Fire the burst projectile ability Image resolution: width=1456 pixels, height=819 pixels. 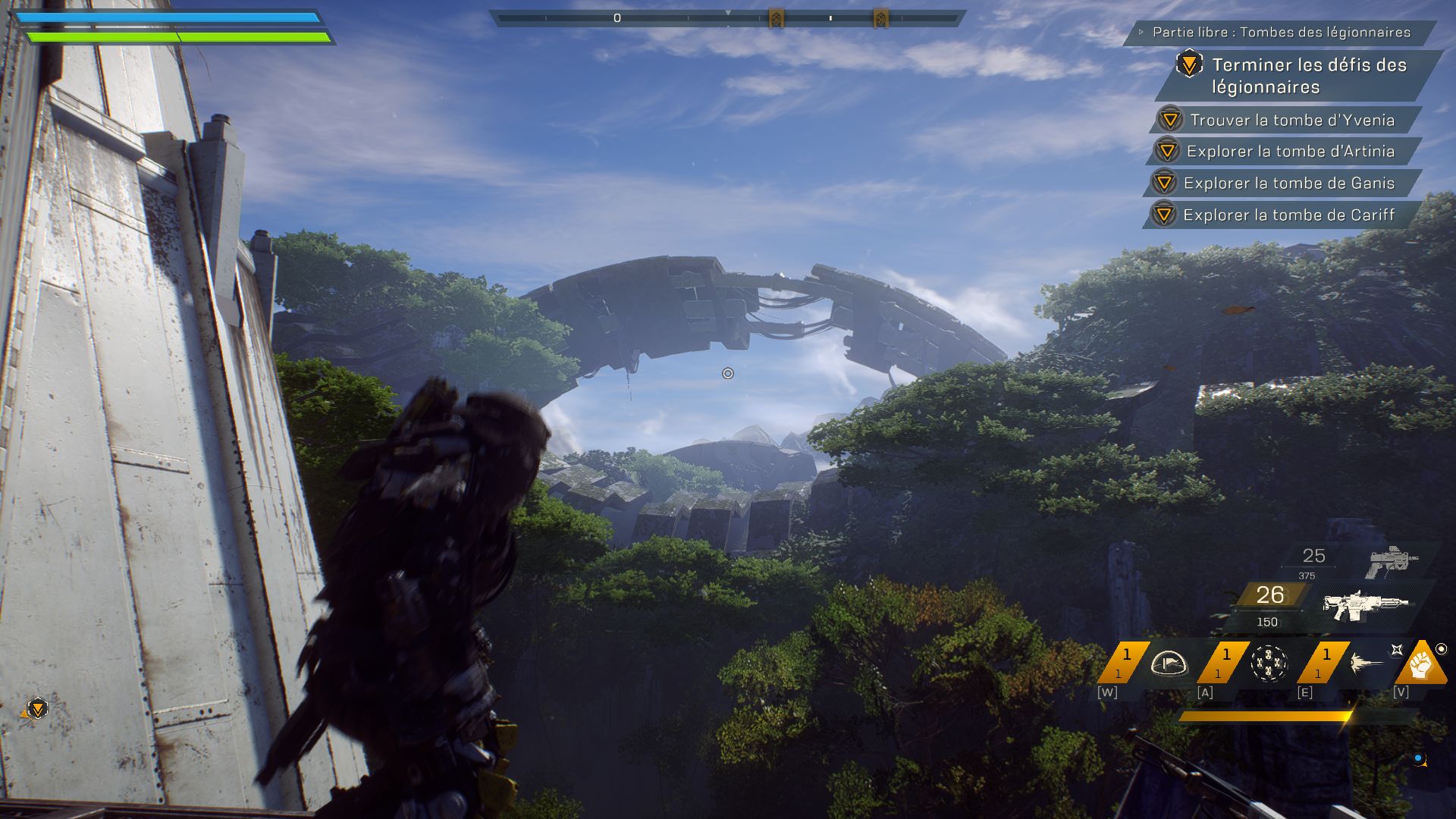coord(1367,664)
